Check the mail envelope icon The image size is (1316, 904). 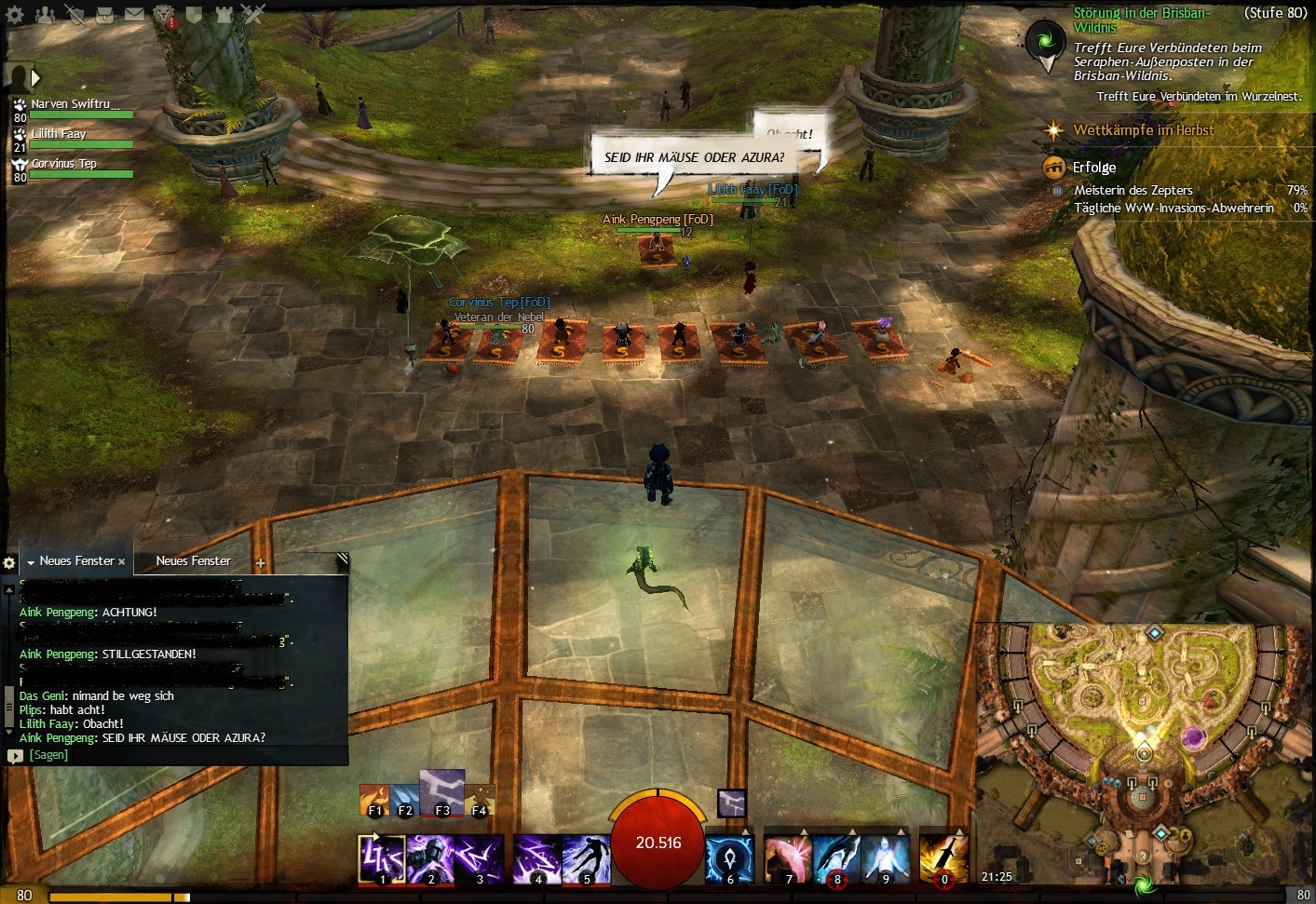pos(134,14)
